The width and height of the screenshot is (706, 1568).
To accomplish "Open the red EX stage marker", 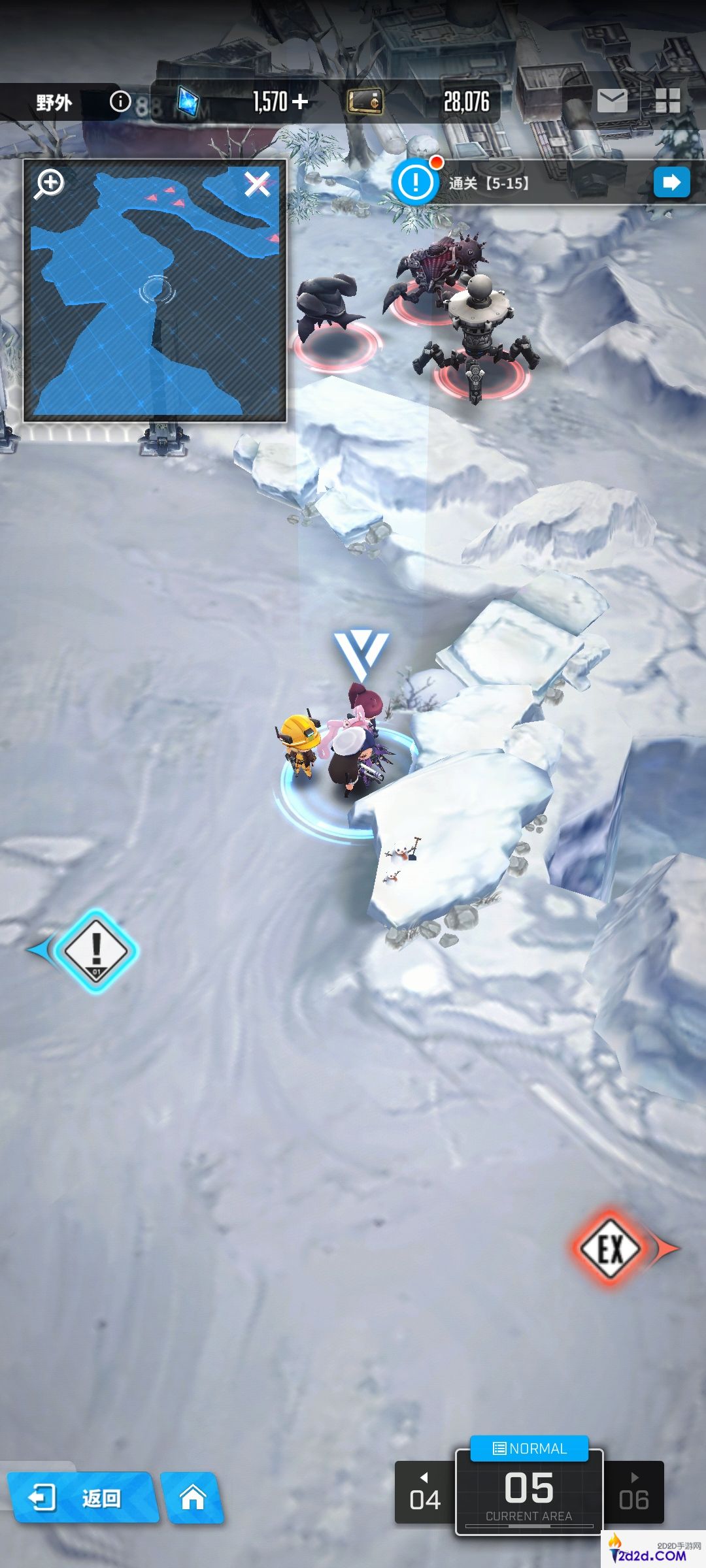I will click(610, 1249).
